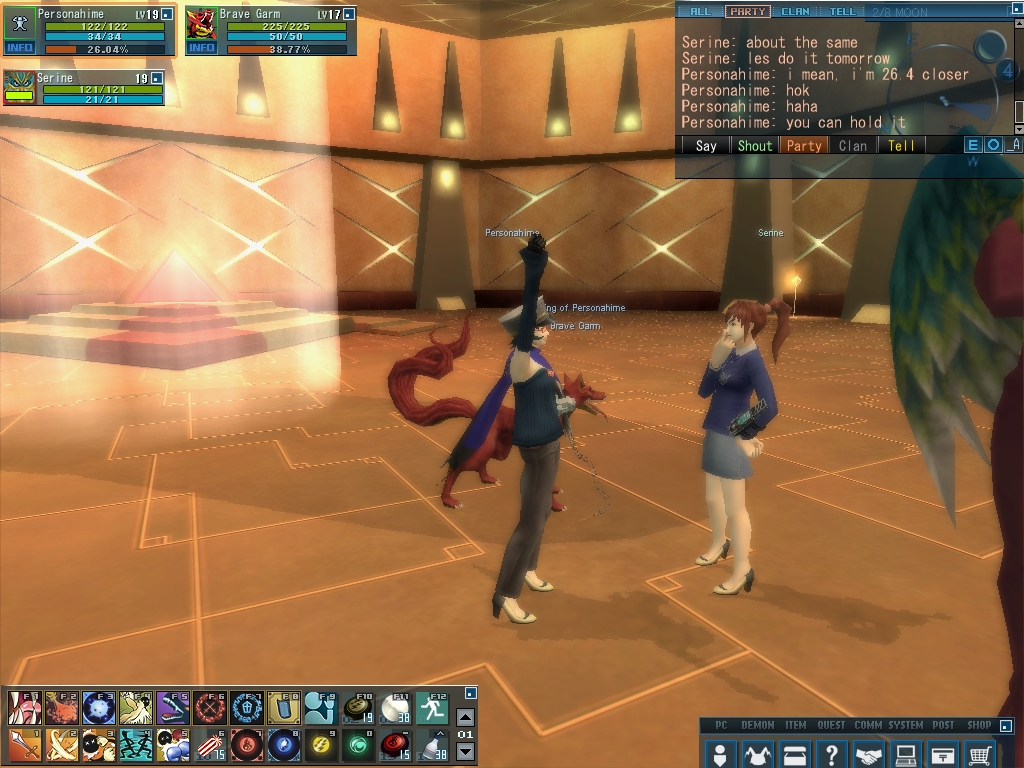Switch chat to the Say channel

pos(706,145)
